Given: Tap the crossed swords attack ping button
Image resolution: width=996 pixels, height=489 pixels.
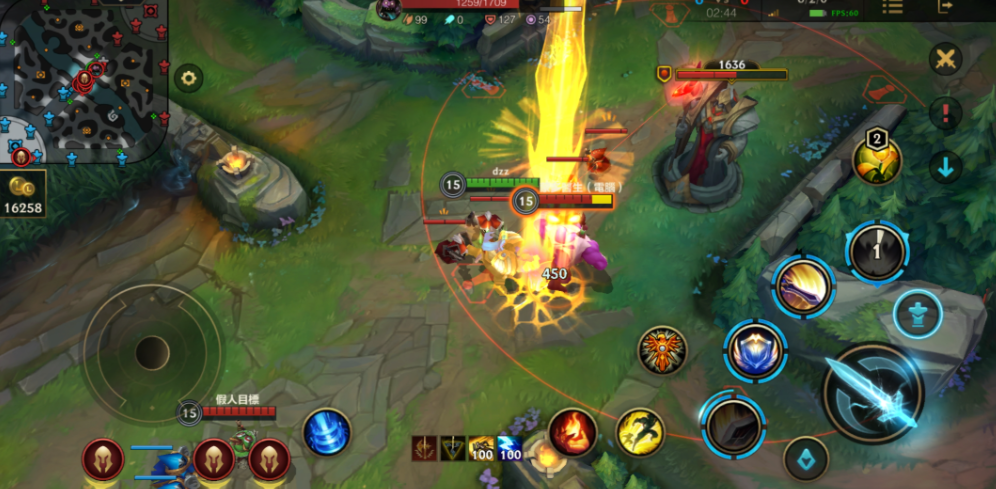Looking at the screenshot, I should click(x=945, y=59).
